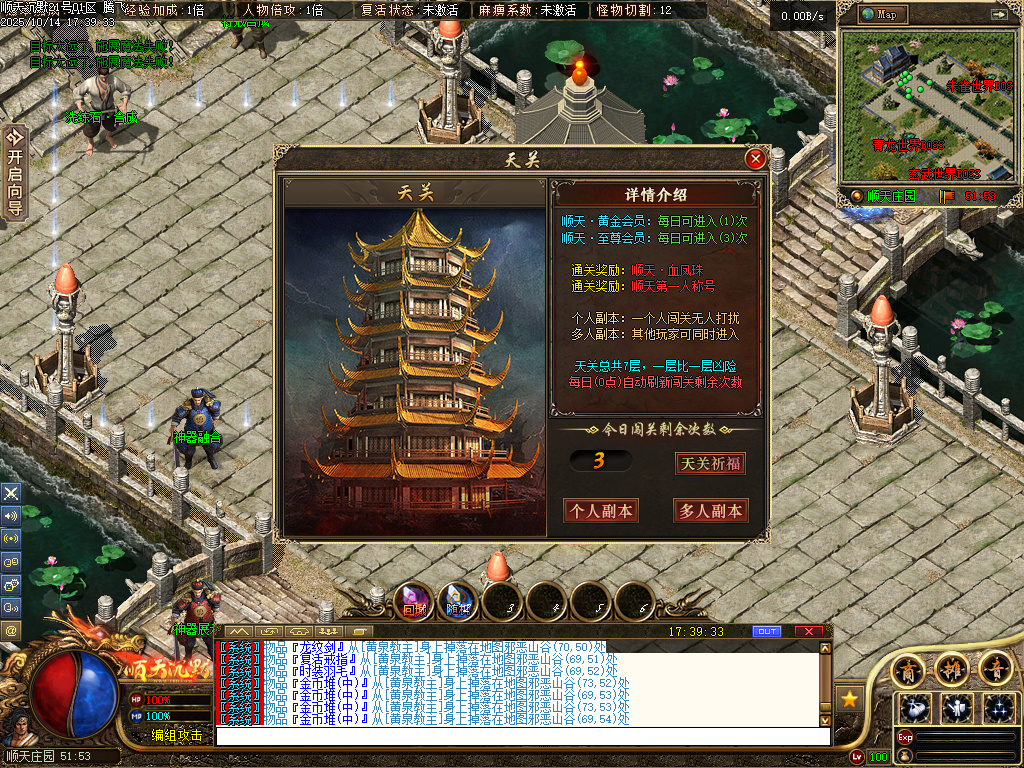Open the Map button above minimap

tap(879, 14)
